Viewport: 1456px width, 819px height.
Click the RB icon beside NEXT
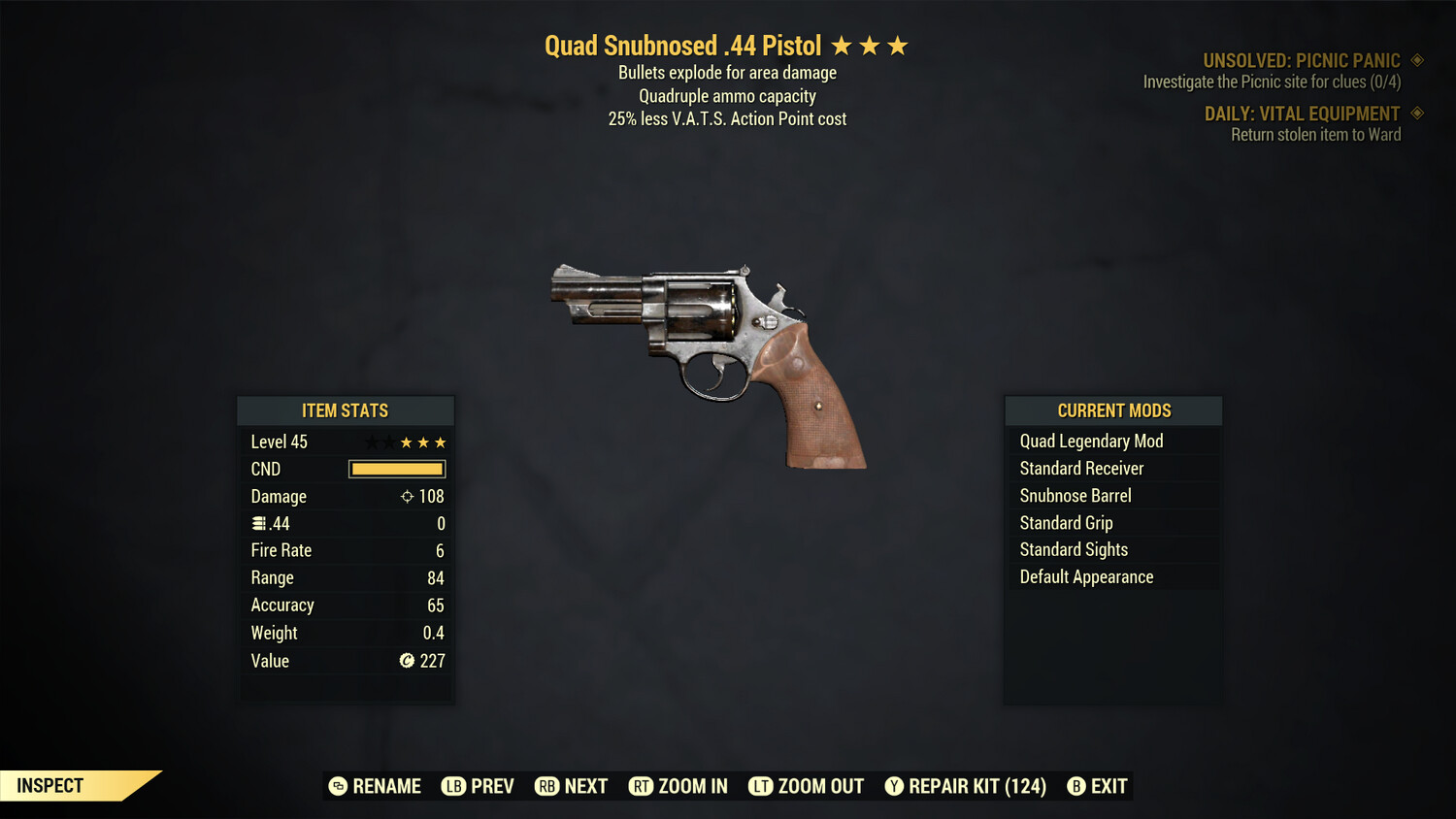coord(546,786)
